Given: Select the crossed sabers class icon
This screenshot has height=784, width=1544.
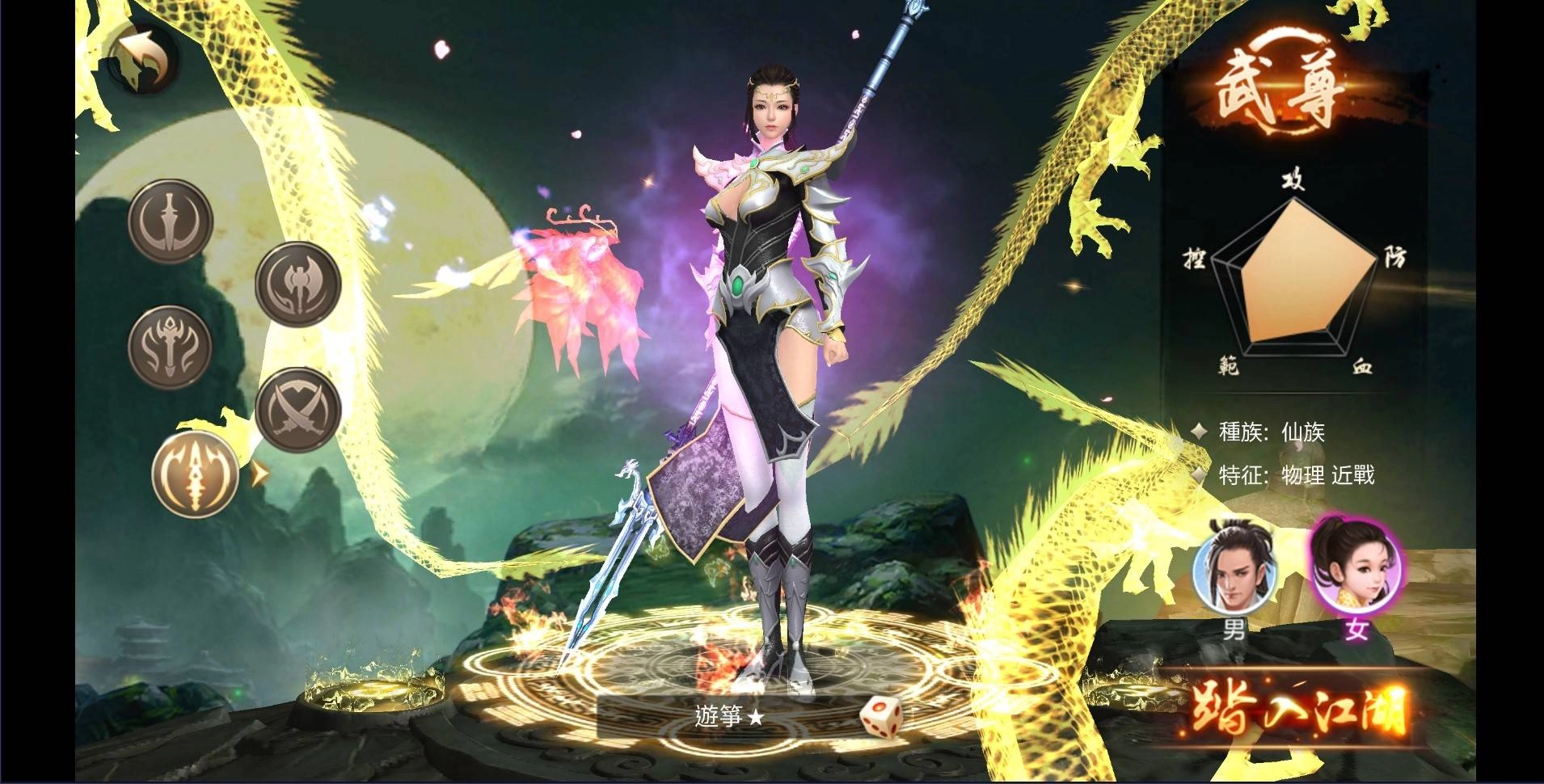Looking at the screenshot, I should [297, 410].
